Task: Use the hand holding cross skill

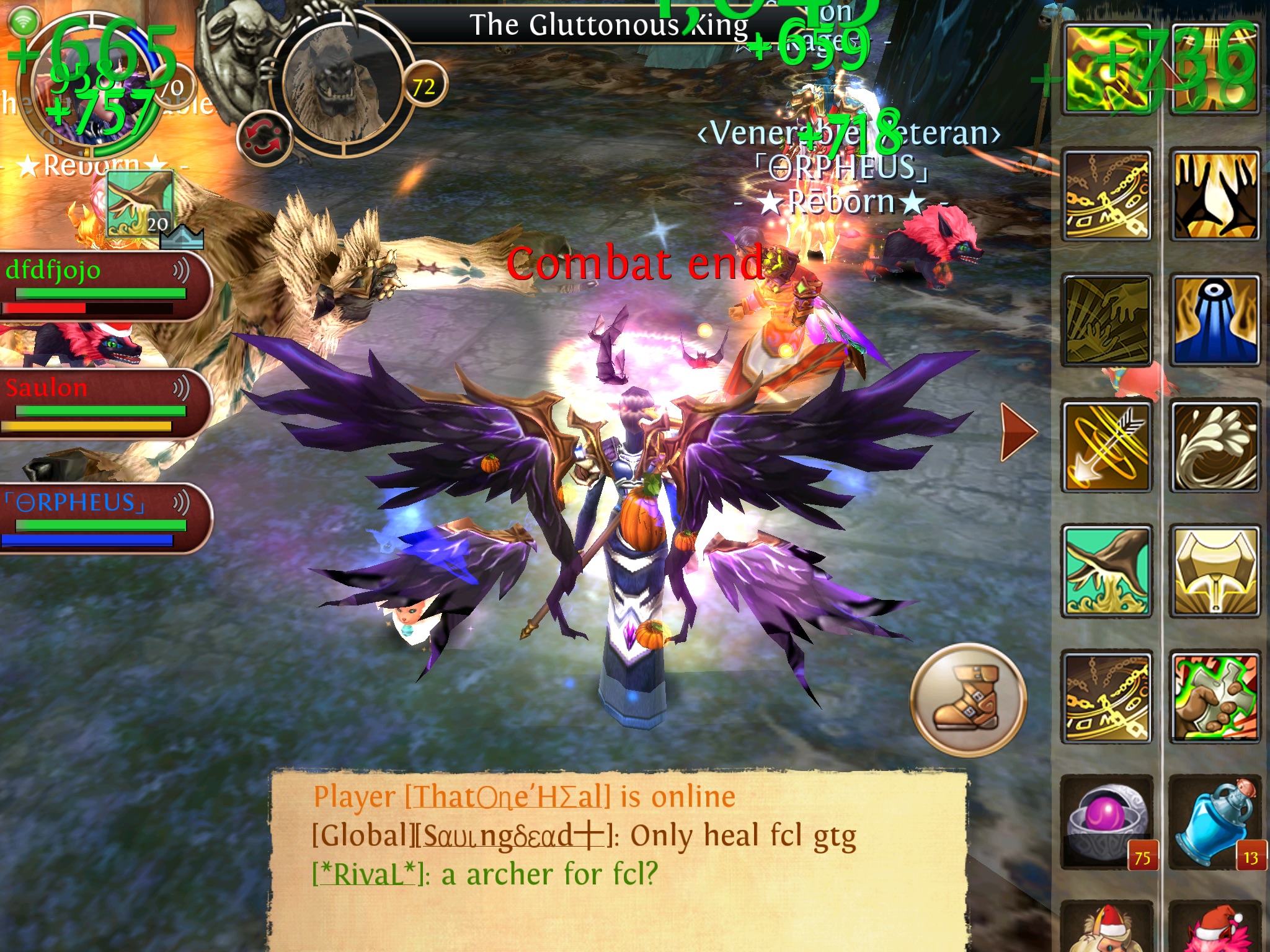Action: pyautogui.click(x=1214, y=697)
